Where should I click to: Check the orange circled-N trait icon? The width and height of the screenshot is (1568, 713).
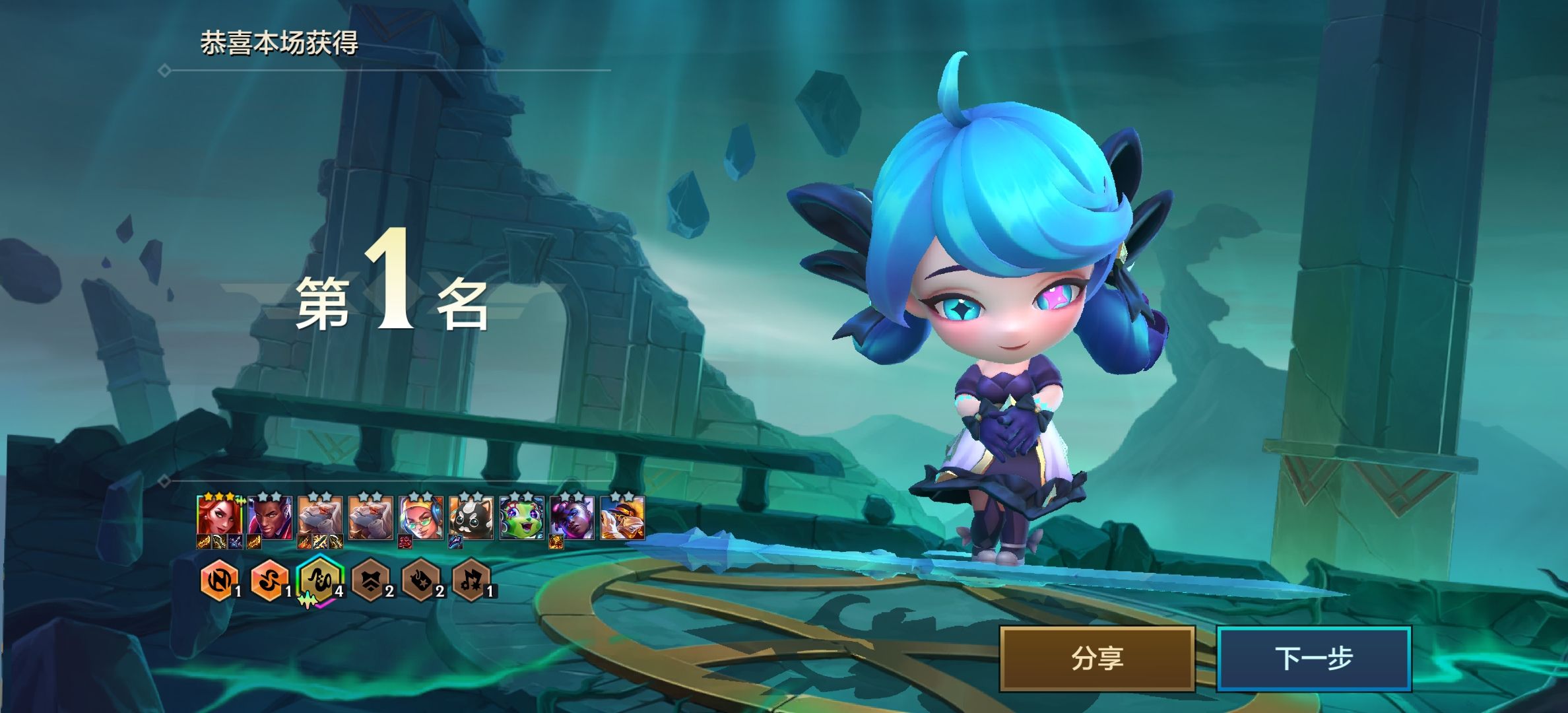[218, 581]
